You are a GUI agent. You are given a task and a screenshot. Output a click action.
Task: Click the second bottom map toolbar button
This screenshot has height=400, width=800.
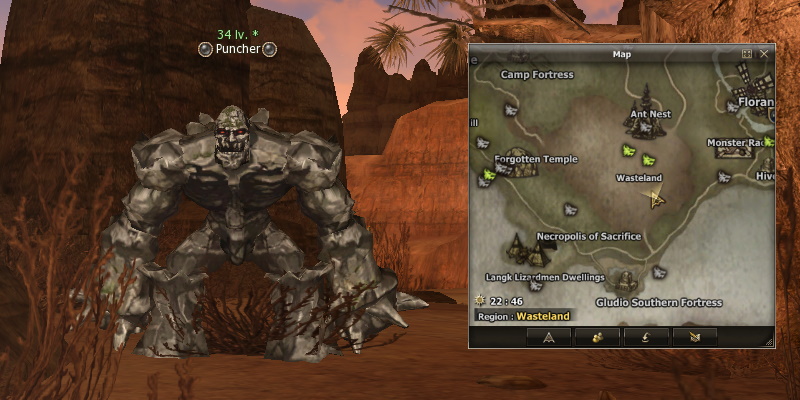tap(595, 337)
